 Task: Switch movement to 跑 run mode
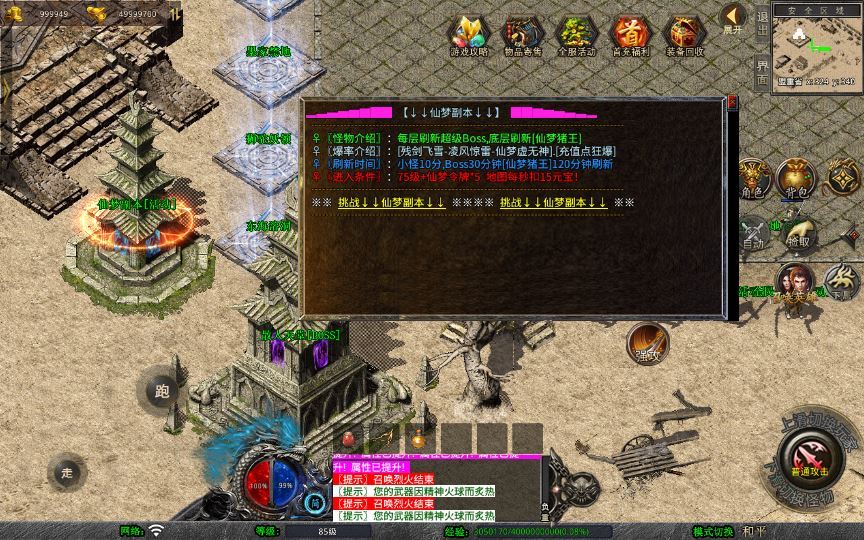pos(162,392)
